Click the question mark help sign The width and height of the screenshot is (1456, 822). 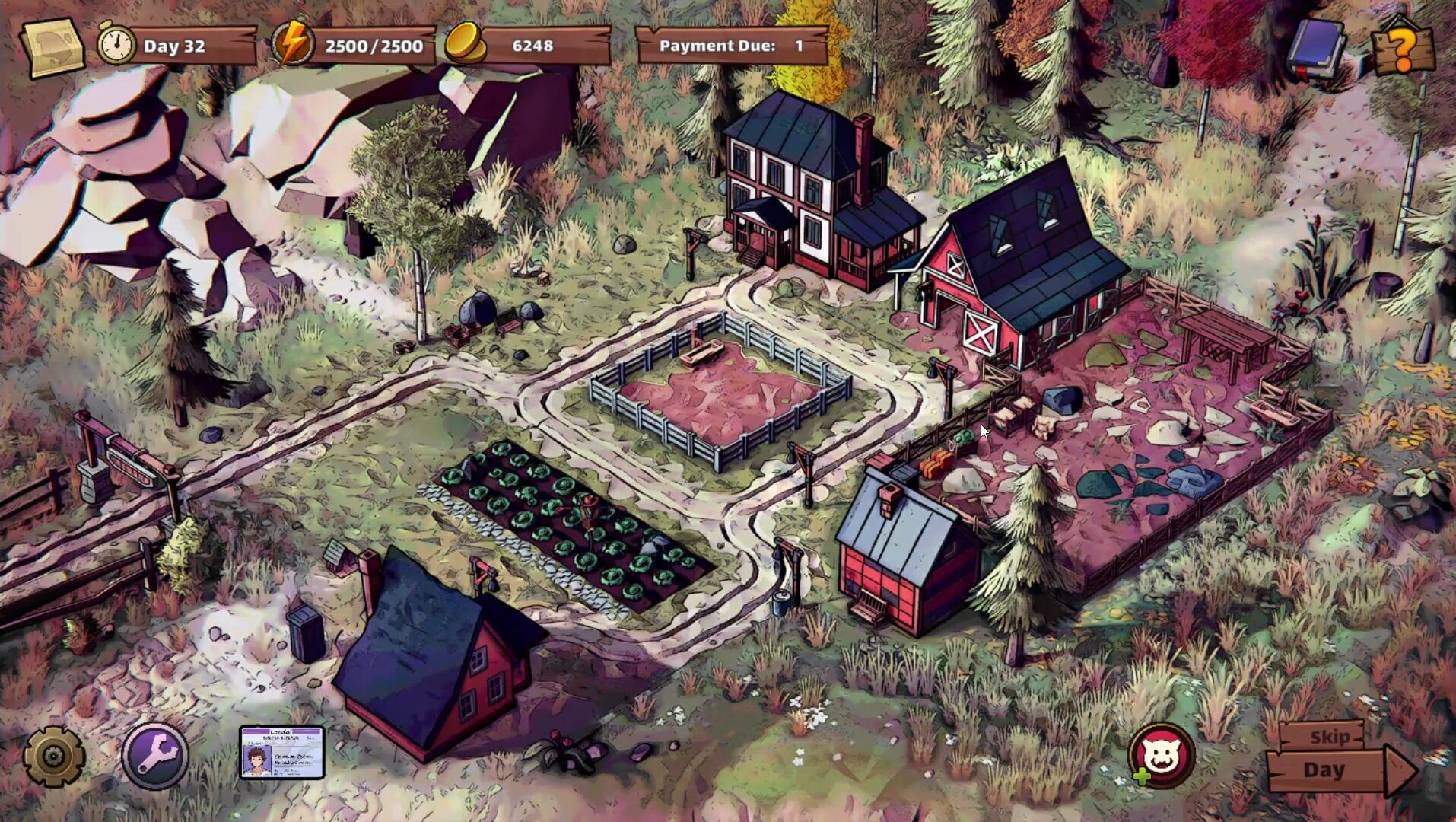point(1404,49)
